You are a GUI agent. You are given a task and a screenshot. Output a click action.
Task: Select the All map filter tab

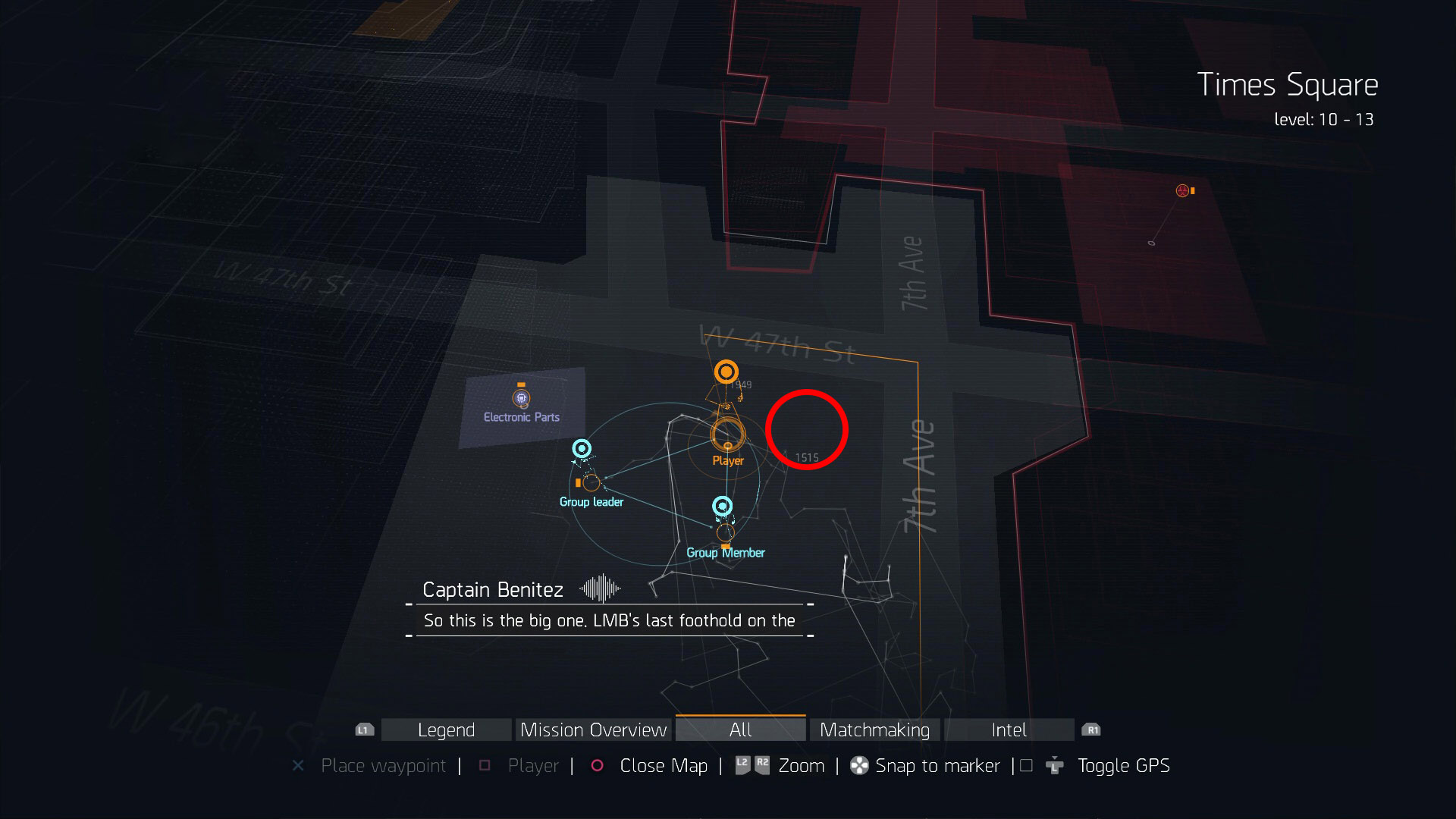(740, 730)
